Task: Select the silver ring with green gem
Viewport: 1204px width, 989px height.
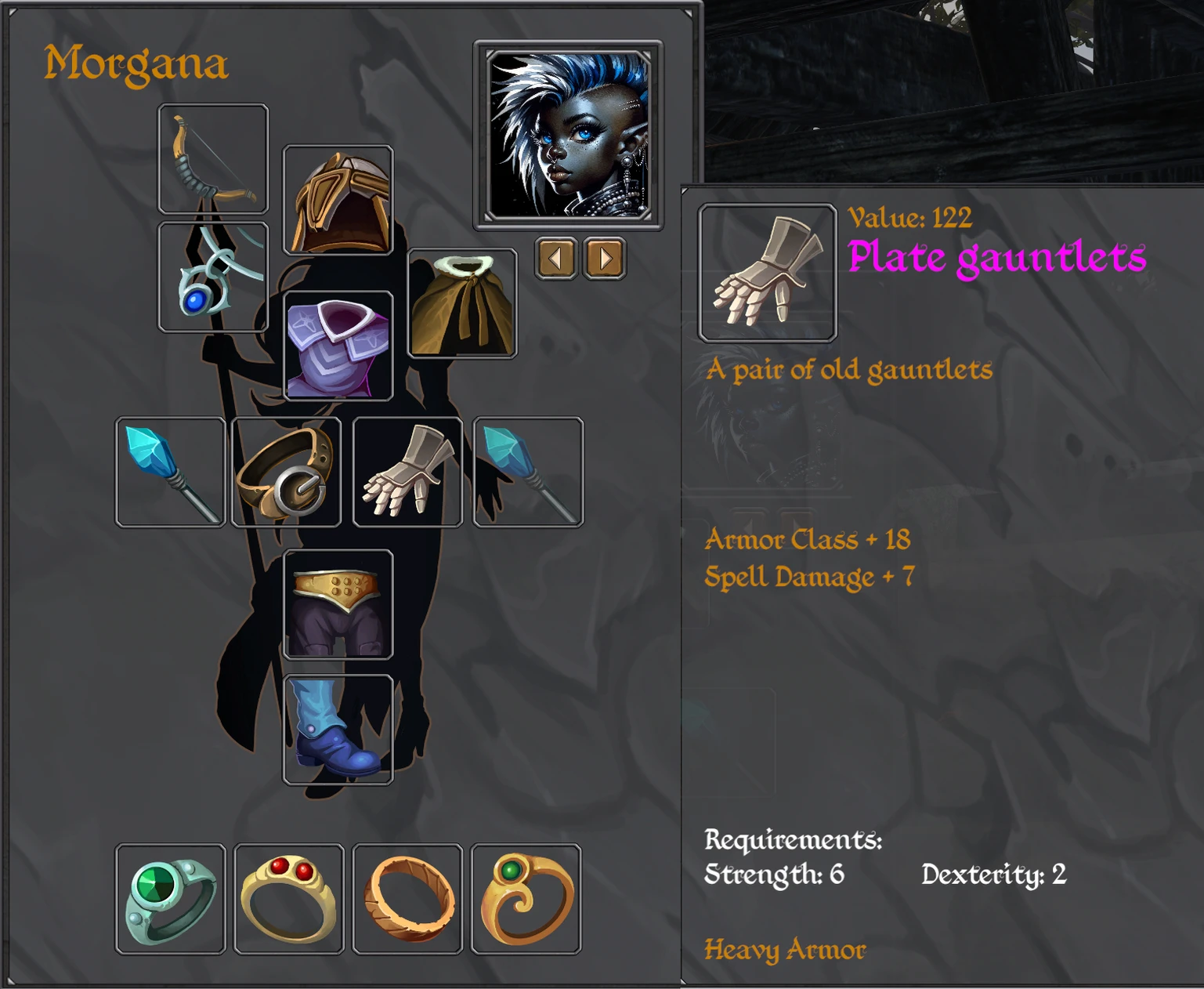Action: point(171,899)
